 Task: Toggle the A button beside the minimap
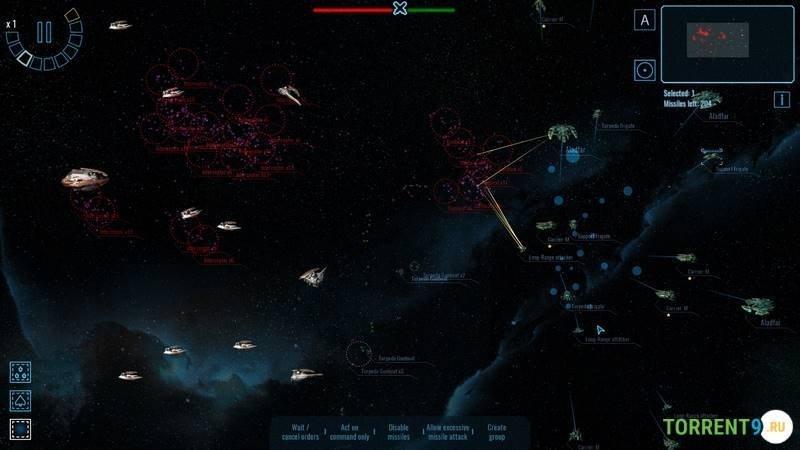coord(645,20)
